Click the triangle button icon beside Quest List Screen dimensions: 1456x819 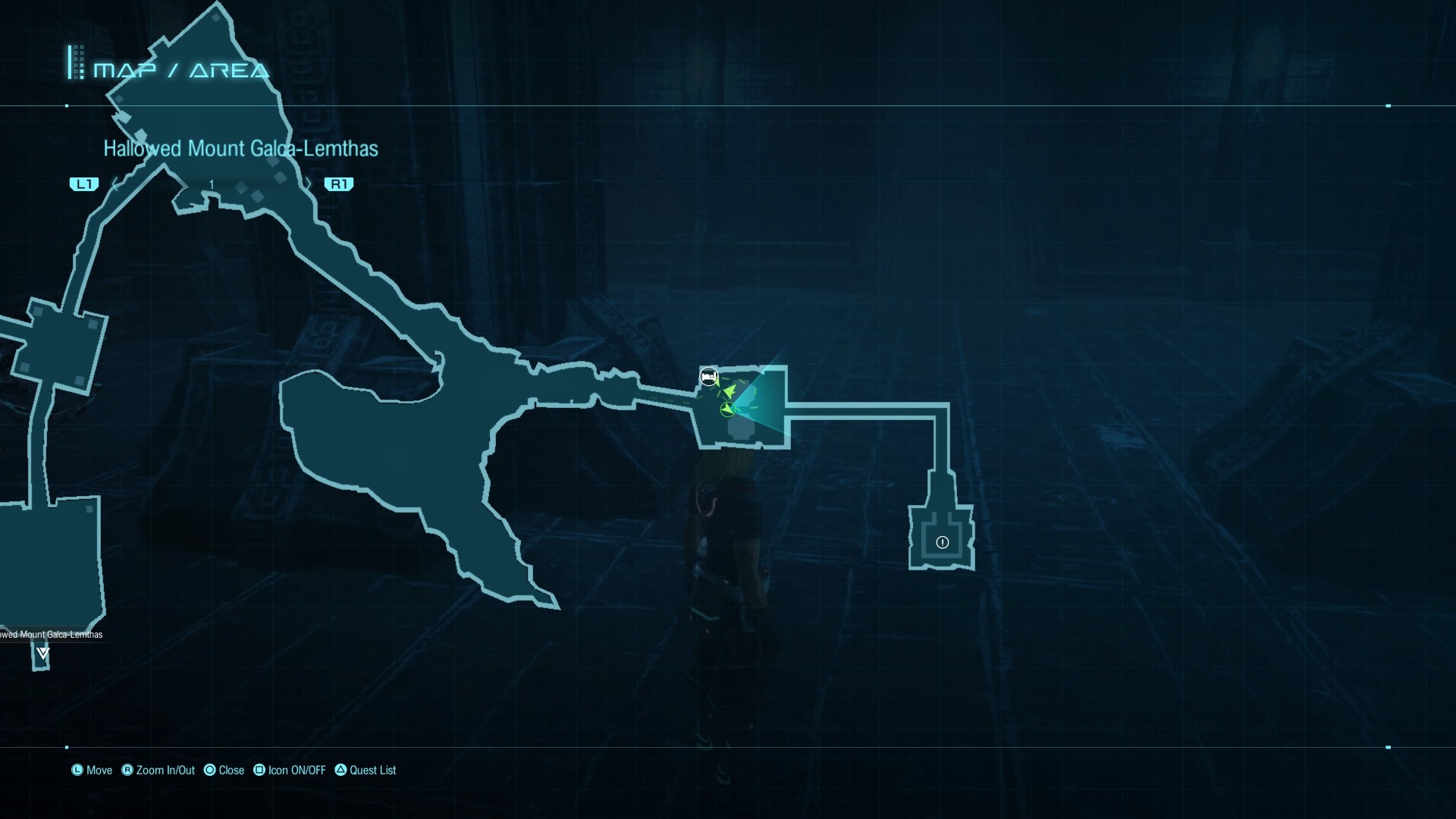pyautogui.click(x=342, y=770)
